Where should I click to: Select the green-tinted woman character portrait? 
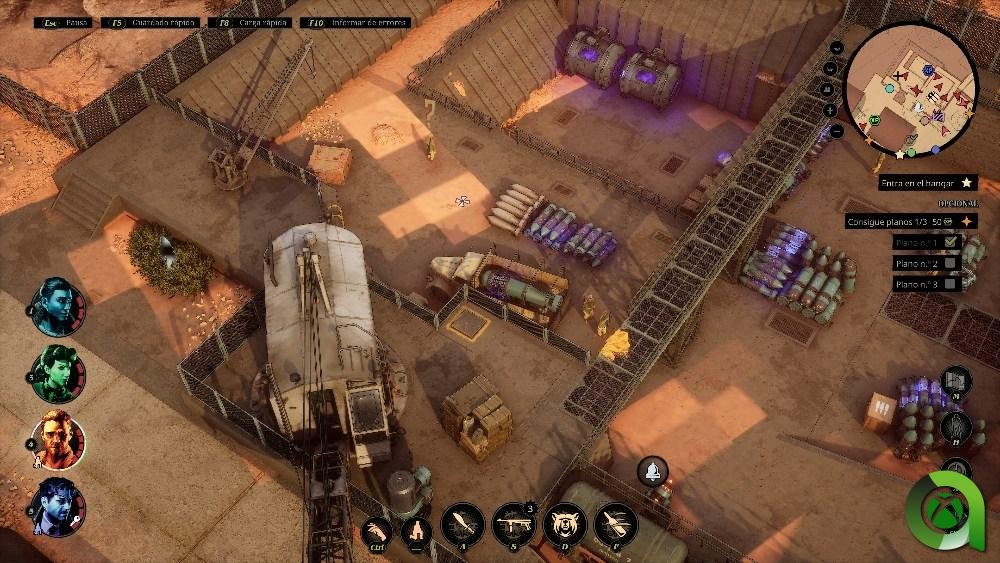point(57,373)
